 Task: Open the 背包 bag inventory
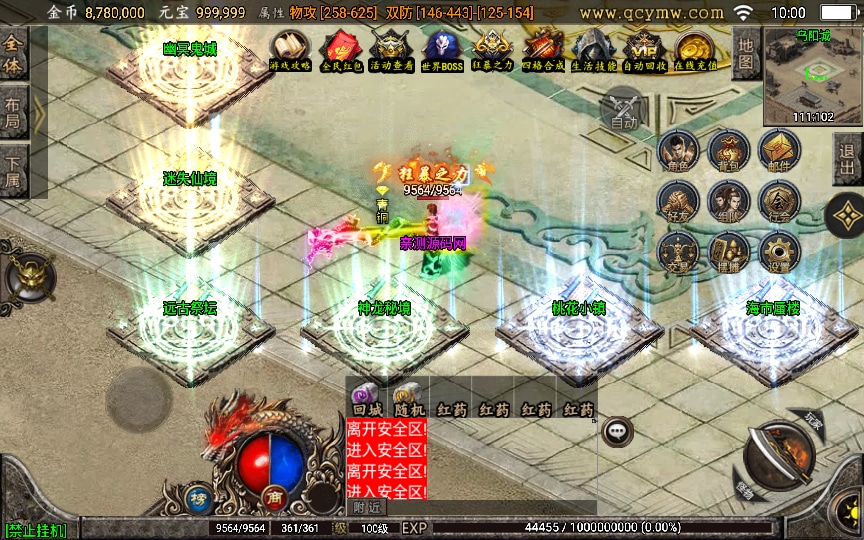point(728,151)
